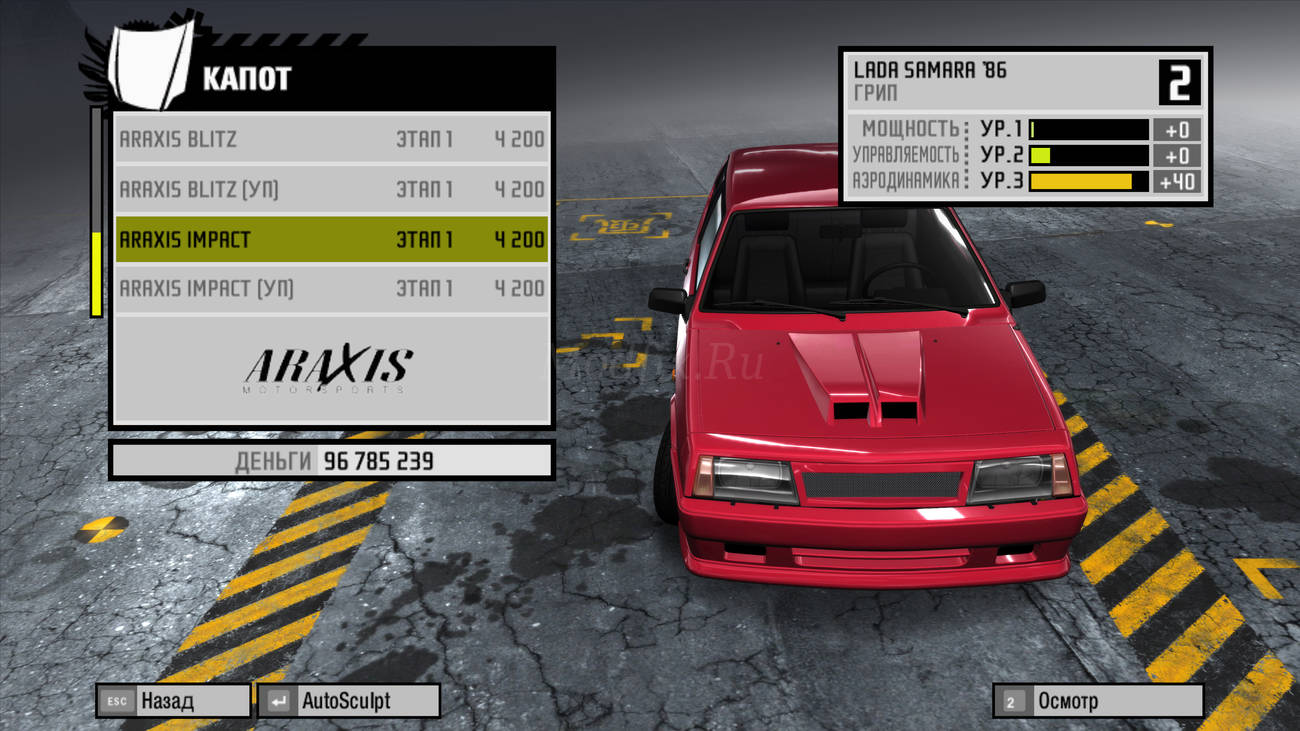Screen dimensions: 1300x731
Task: Choose the Araxis Blitz (УП) hood option
Action: tap(331, 189)
